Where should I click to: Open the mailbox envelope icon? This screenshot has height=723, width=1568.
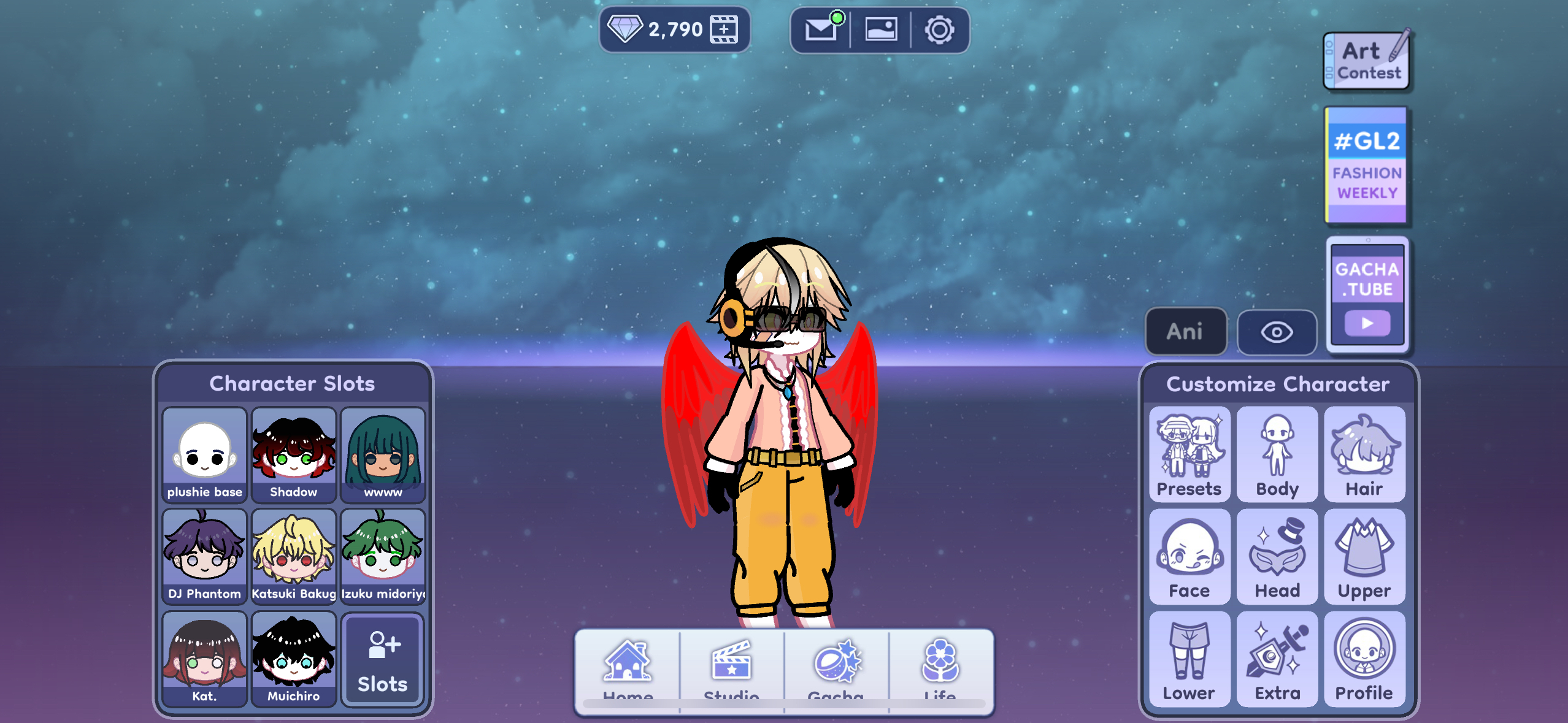pos(821,29)
